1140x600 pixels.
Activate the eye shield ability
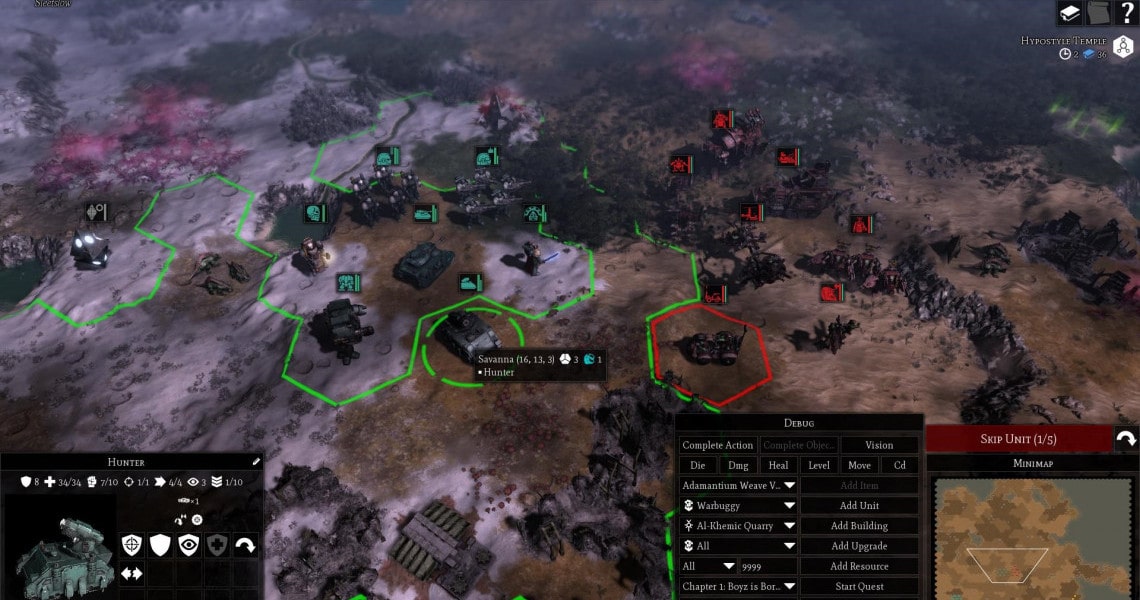tap(188, 545)
